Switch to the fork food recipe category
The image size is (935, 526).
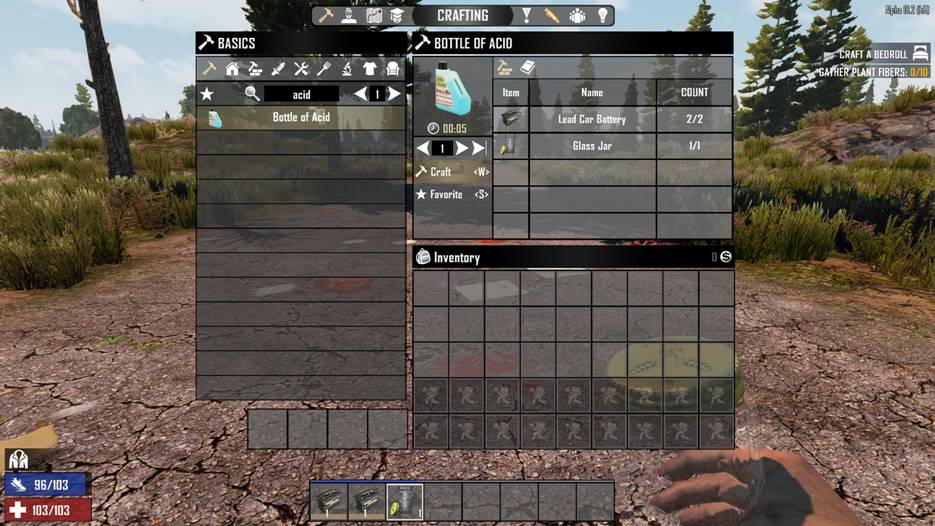(324, 69)
